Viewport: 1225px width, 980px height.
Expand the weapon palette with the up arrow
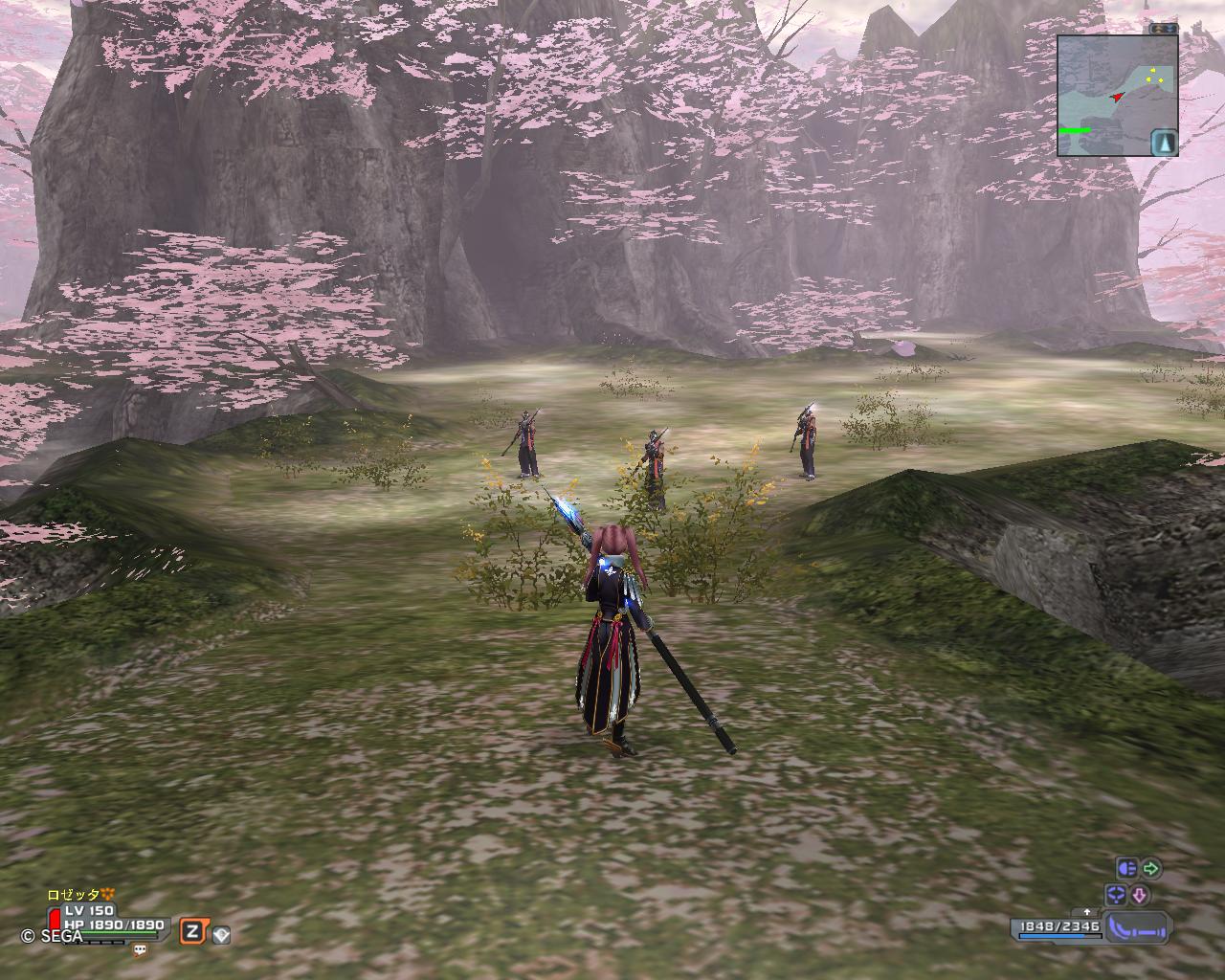click(x=1087, y=913)
